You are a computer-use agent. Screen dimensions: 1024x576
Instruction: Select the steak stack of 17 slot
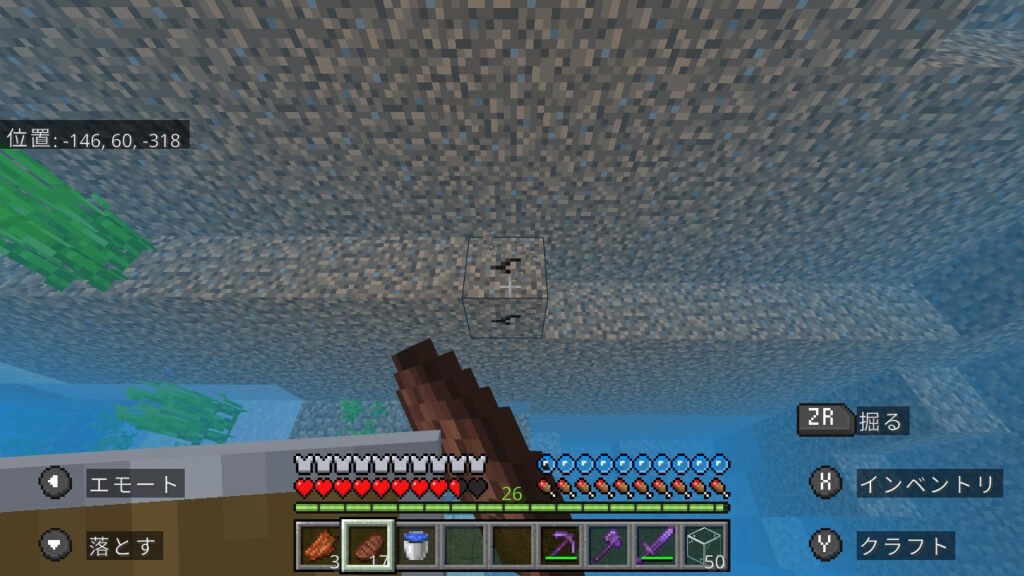(368, 546)
